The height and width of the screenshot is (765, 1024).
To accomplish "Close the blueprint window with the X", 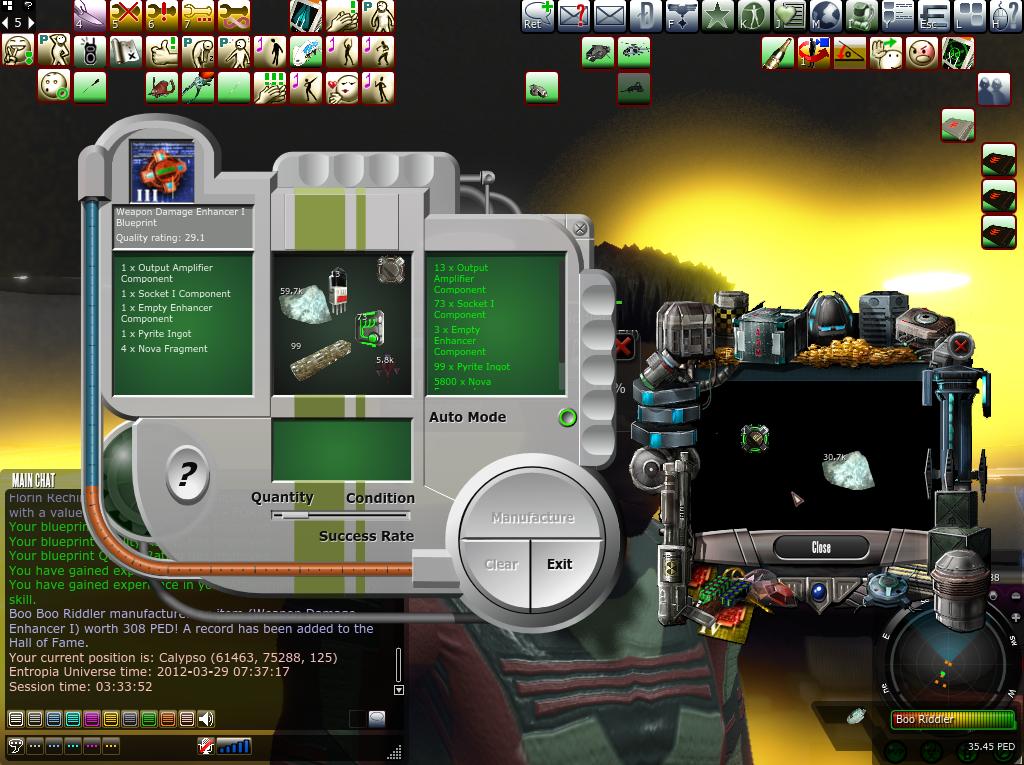I will coord(580,229).
